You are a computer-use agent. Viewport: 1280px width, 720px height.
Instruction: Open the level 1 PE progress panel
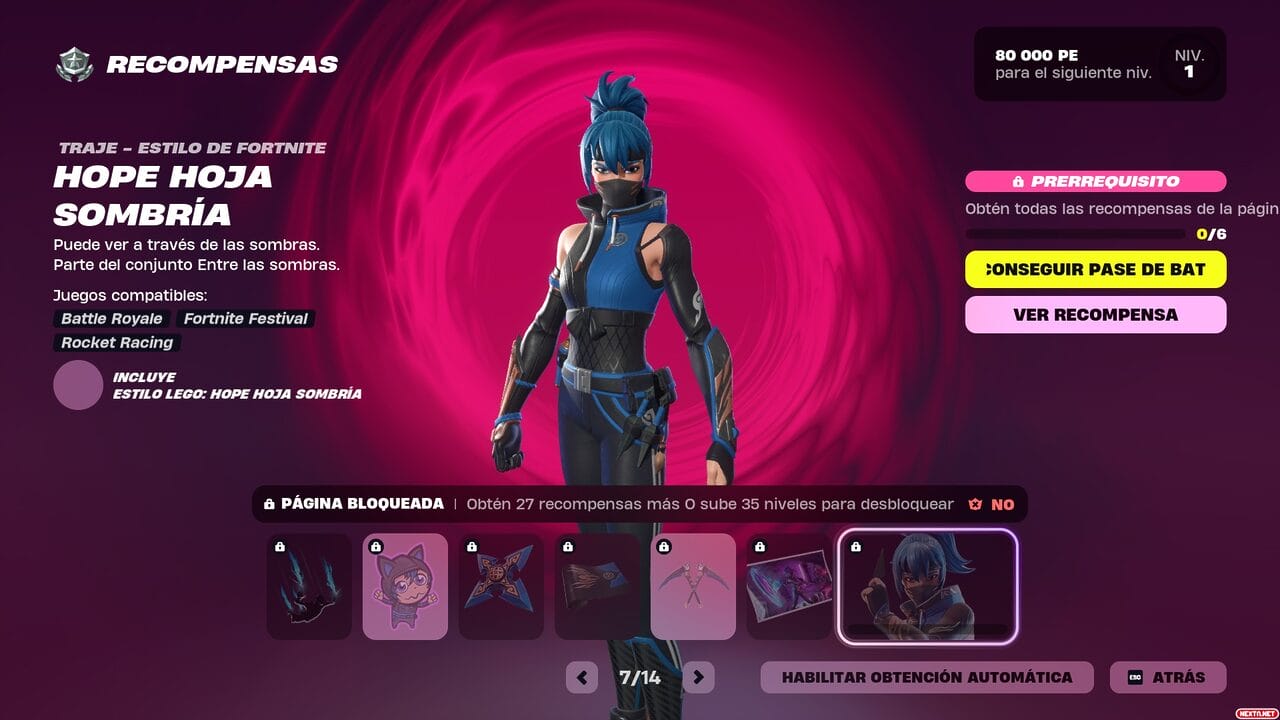(1100, 64)
